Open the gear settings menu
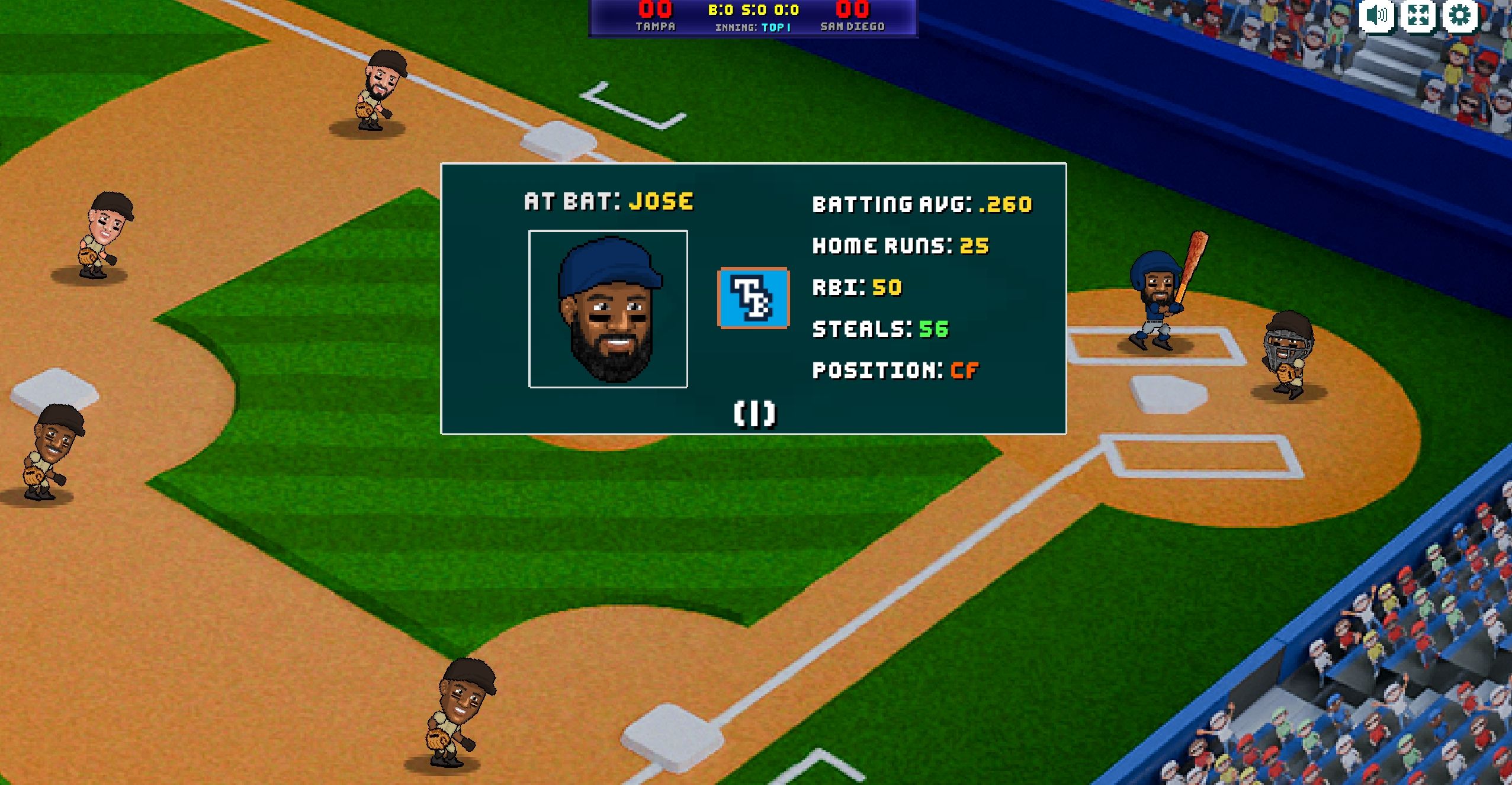Viewport: 1512px width, 785px height. 1460,15
